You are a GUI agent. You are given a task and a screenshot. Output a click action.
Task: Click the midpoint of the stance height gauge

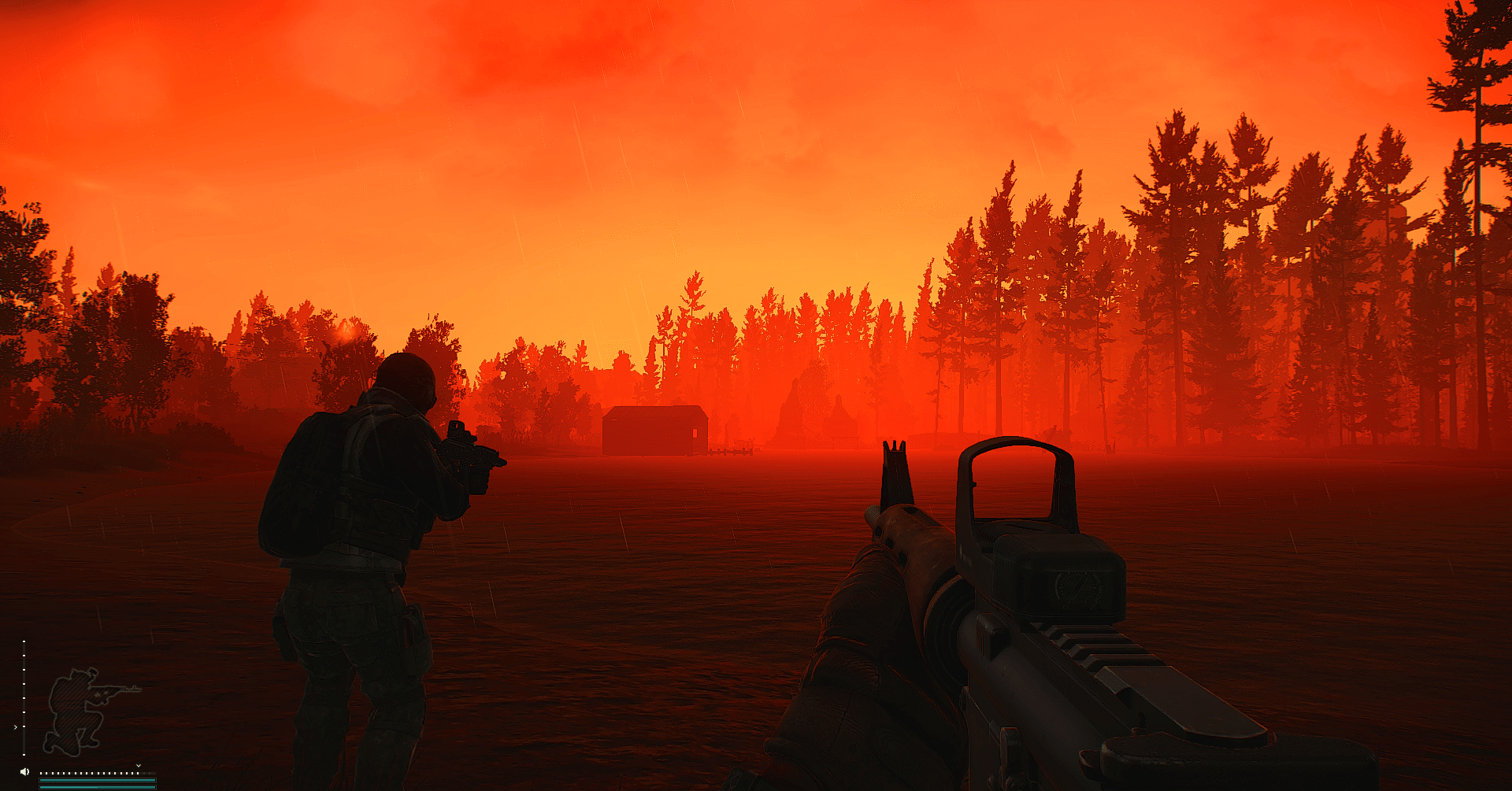point(24,698)
